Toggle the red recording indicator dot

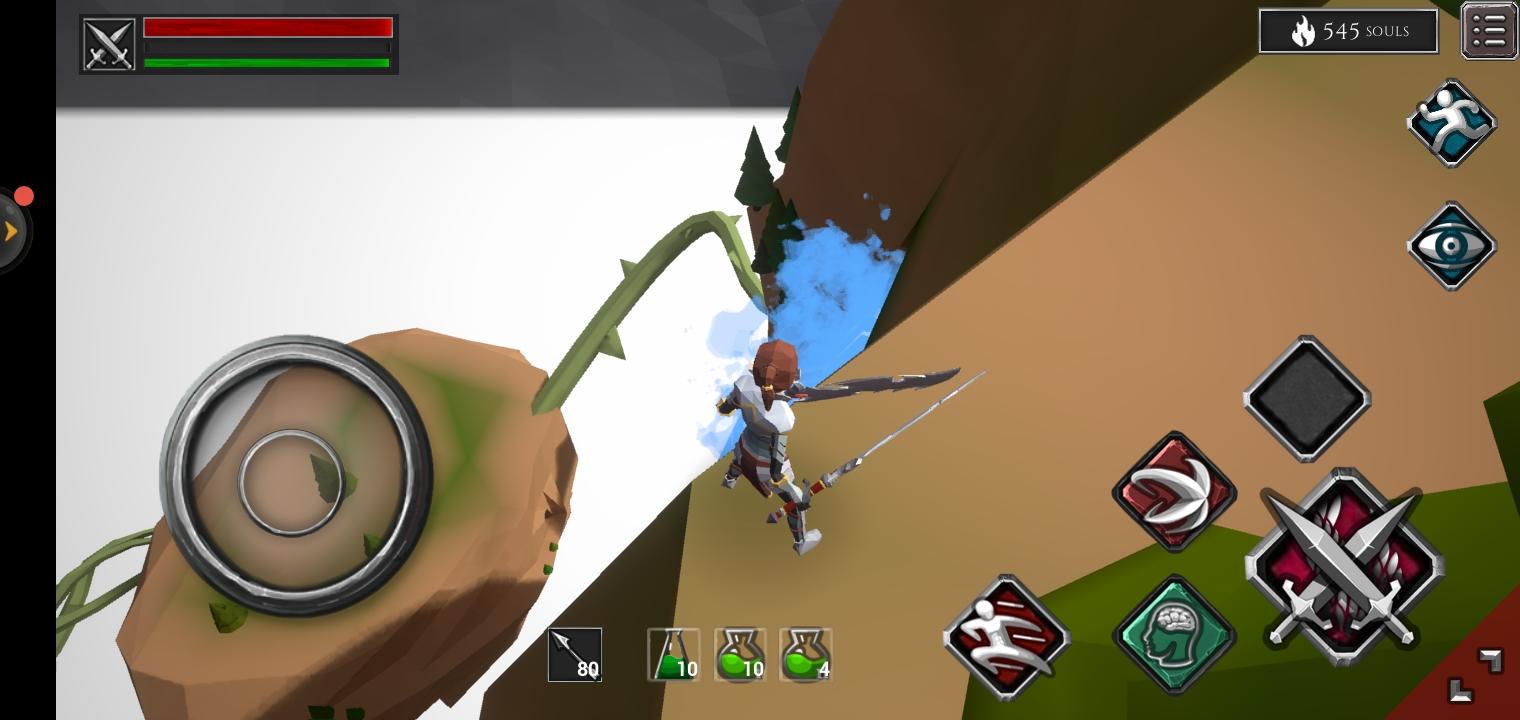(x=24, y=196)
